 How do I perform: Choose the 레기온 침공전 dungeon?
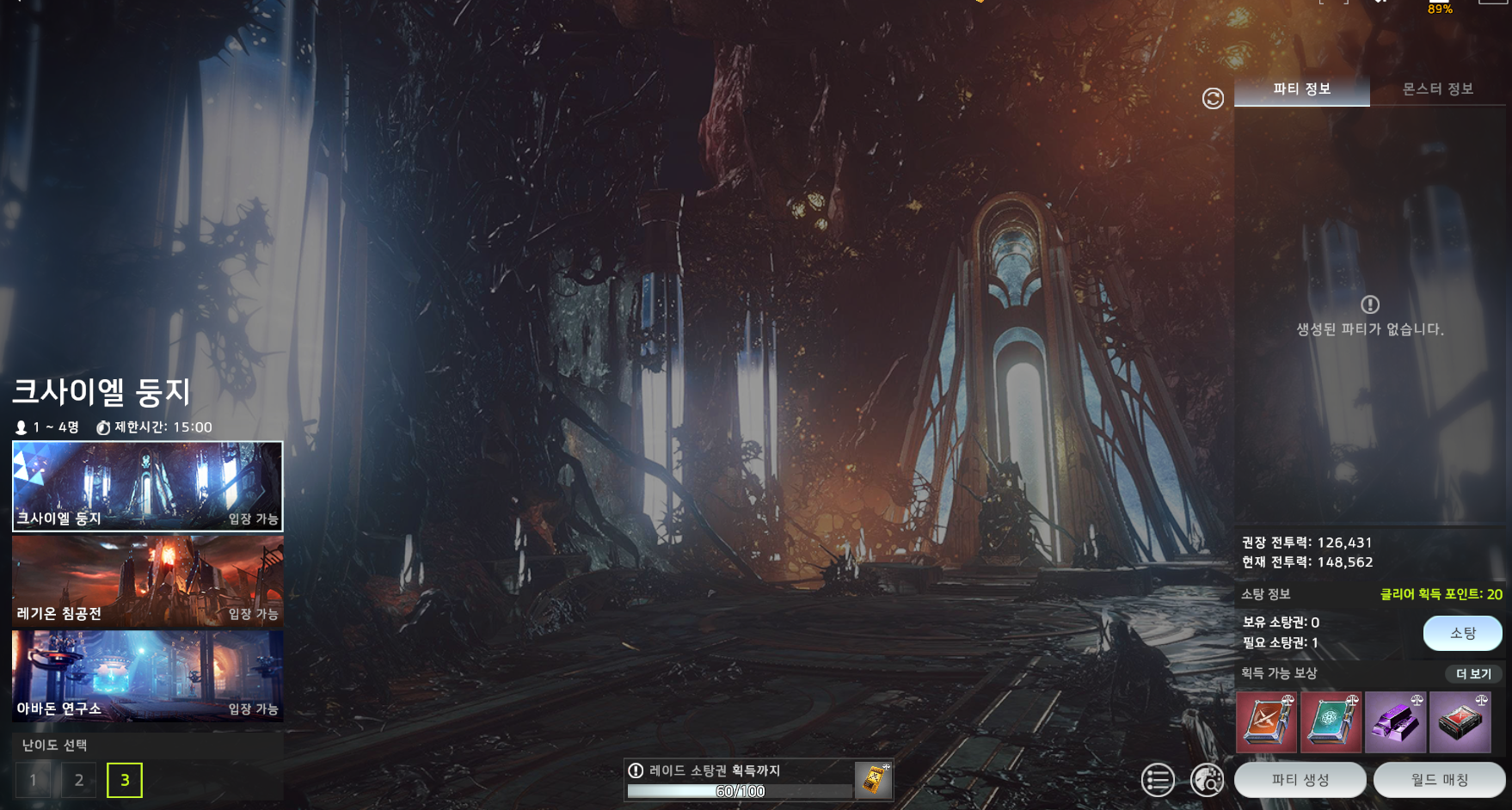point(147,581)
